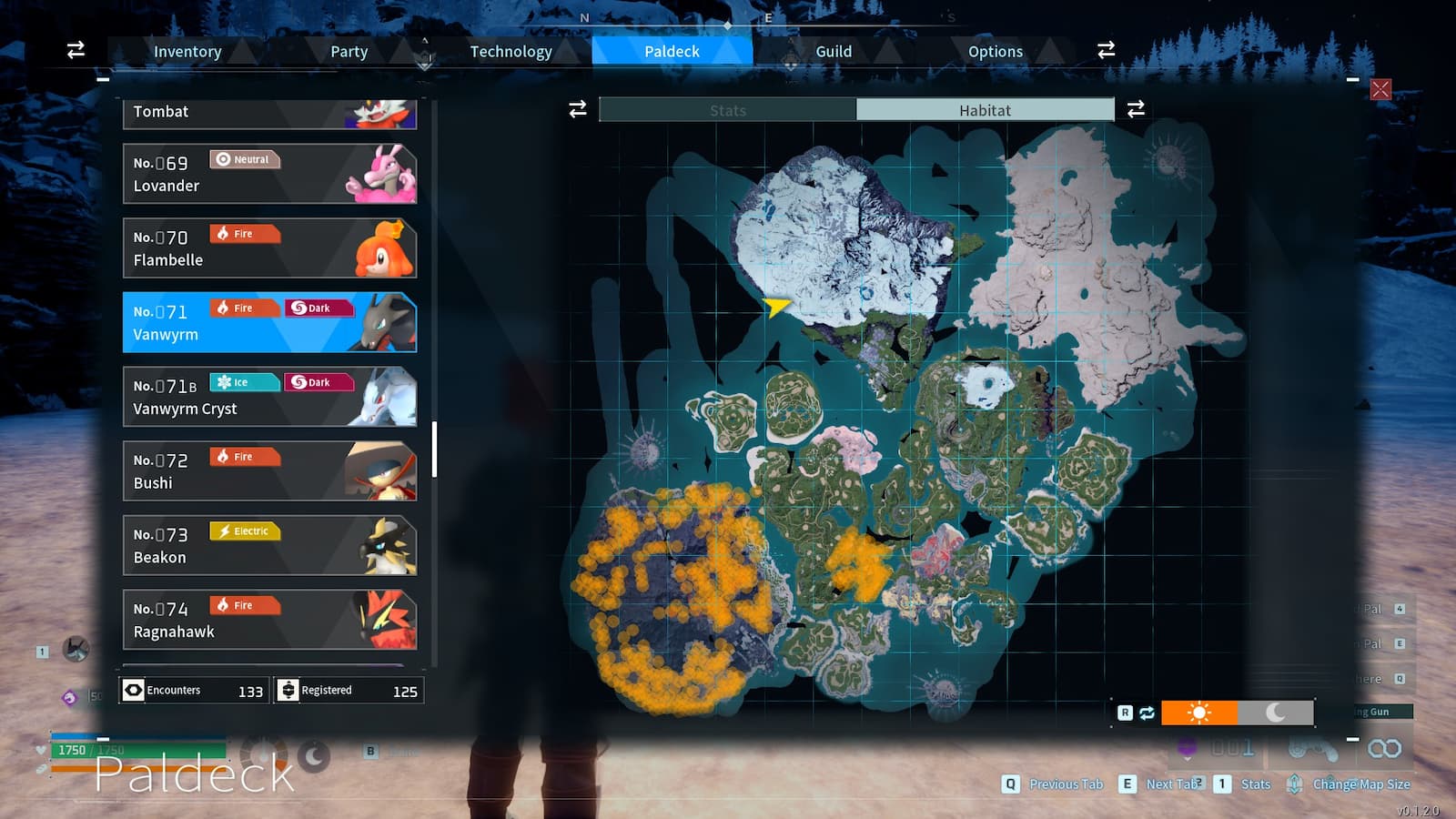Open the Technology menu tab
This screenshot has height=819, width=1456.
(x=511, y=51)
